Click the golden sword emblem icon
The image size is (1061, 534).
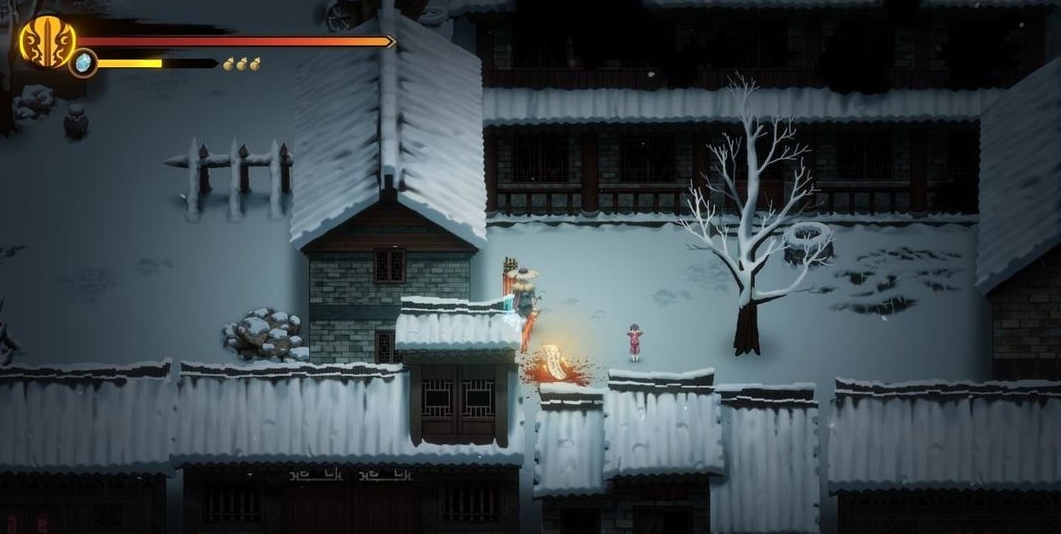[x=47, y=42]
